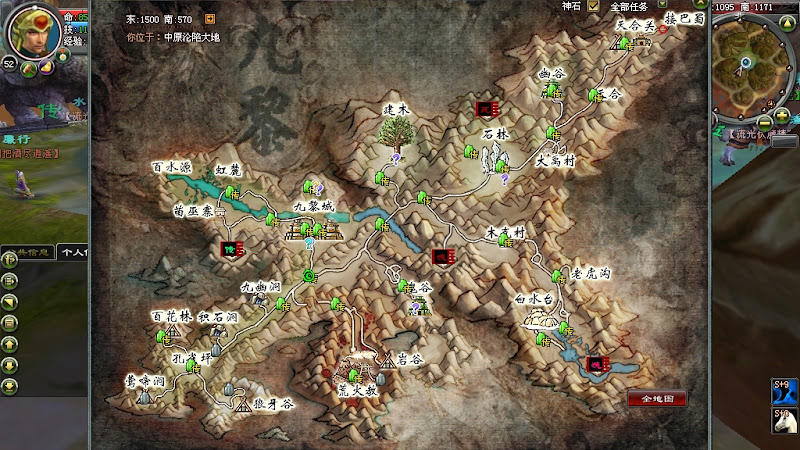This screenshot has height=450, width=800.
Task: Open the 全地图 full map view
Action: [657, 398]
